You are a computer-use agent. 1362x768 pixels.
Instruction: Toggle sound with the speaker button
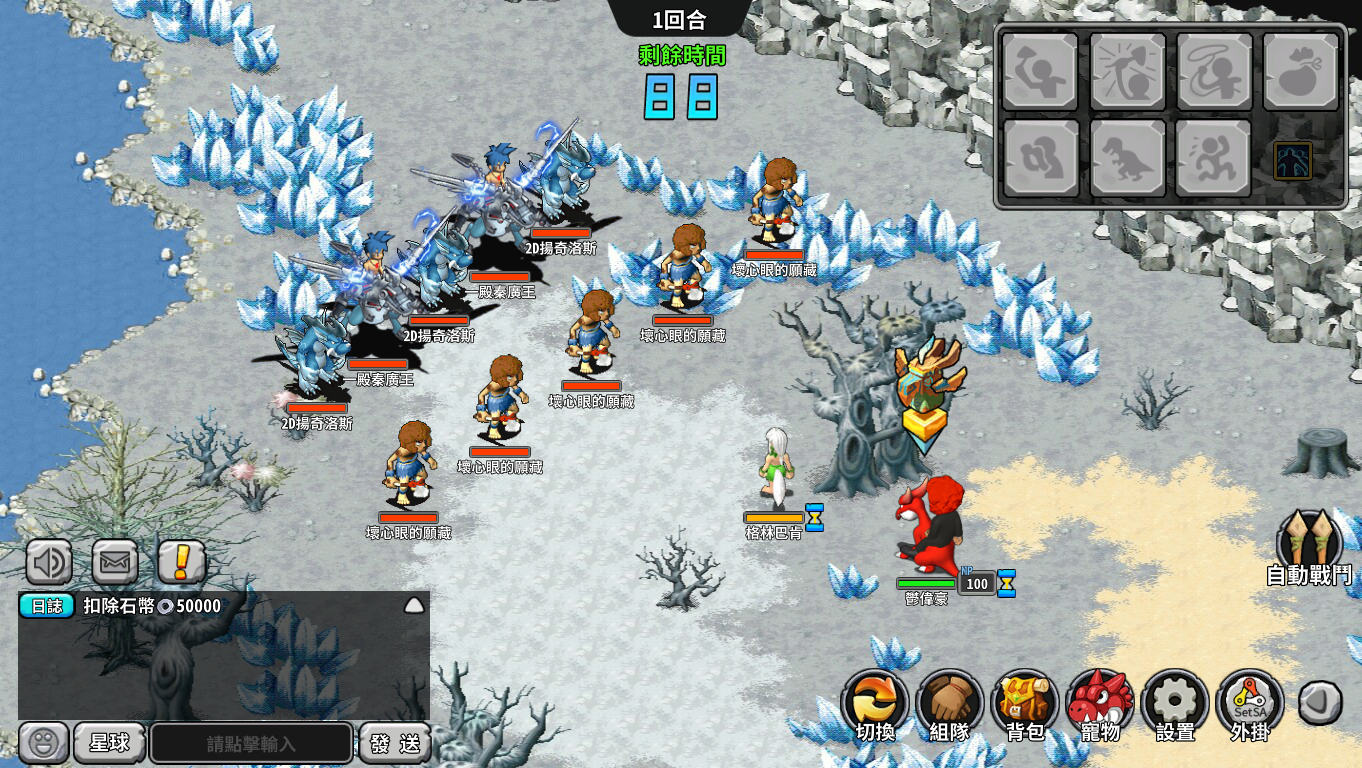pyautogui.click(x=48, y=562)
